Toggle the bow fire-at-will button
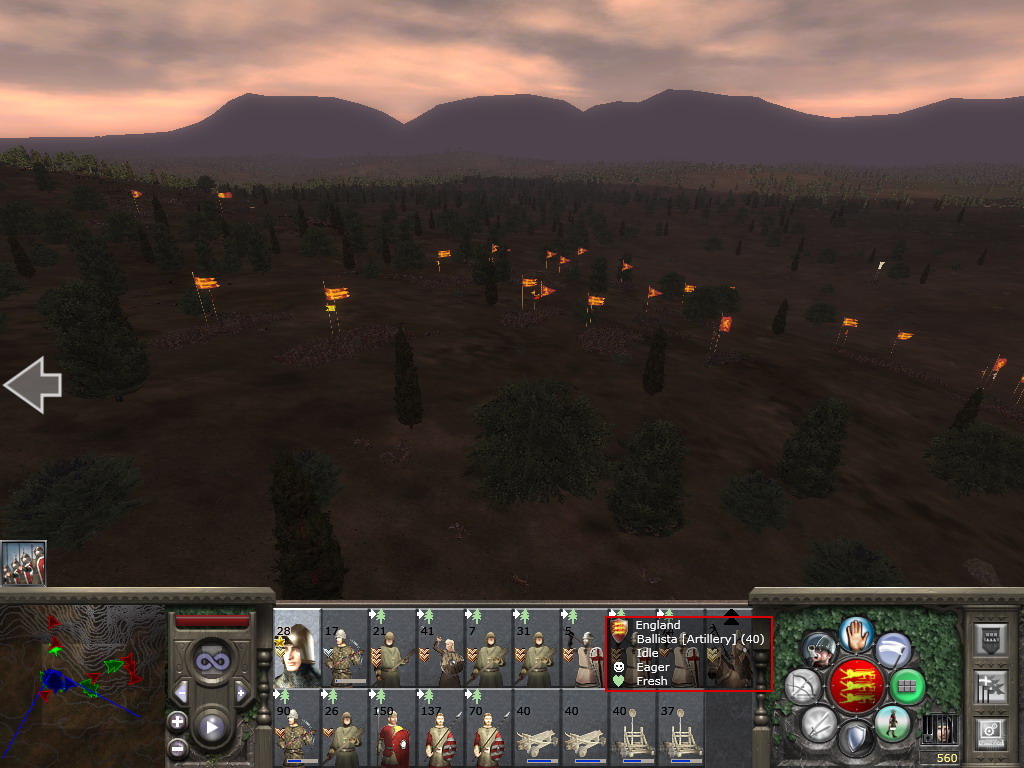Viewport: 1024px width, 768px height. (x=802, y=686)
